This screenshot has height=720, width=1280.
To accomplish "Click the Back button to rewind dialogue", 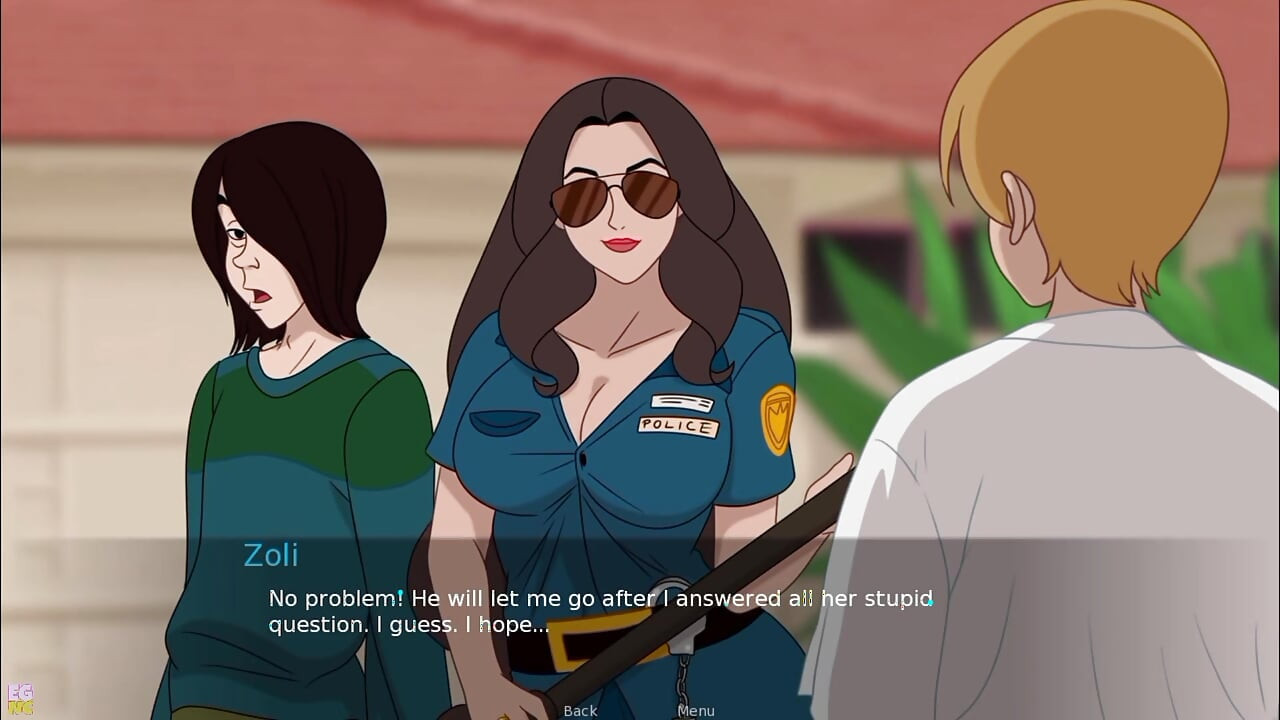I will [x=580, y=710].
